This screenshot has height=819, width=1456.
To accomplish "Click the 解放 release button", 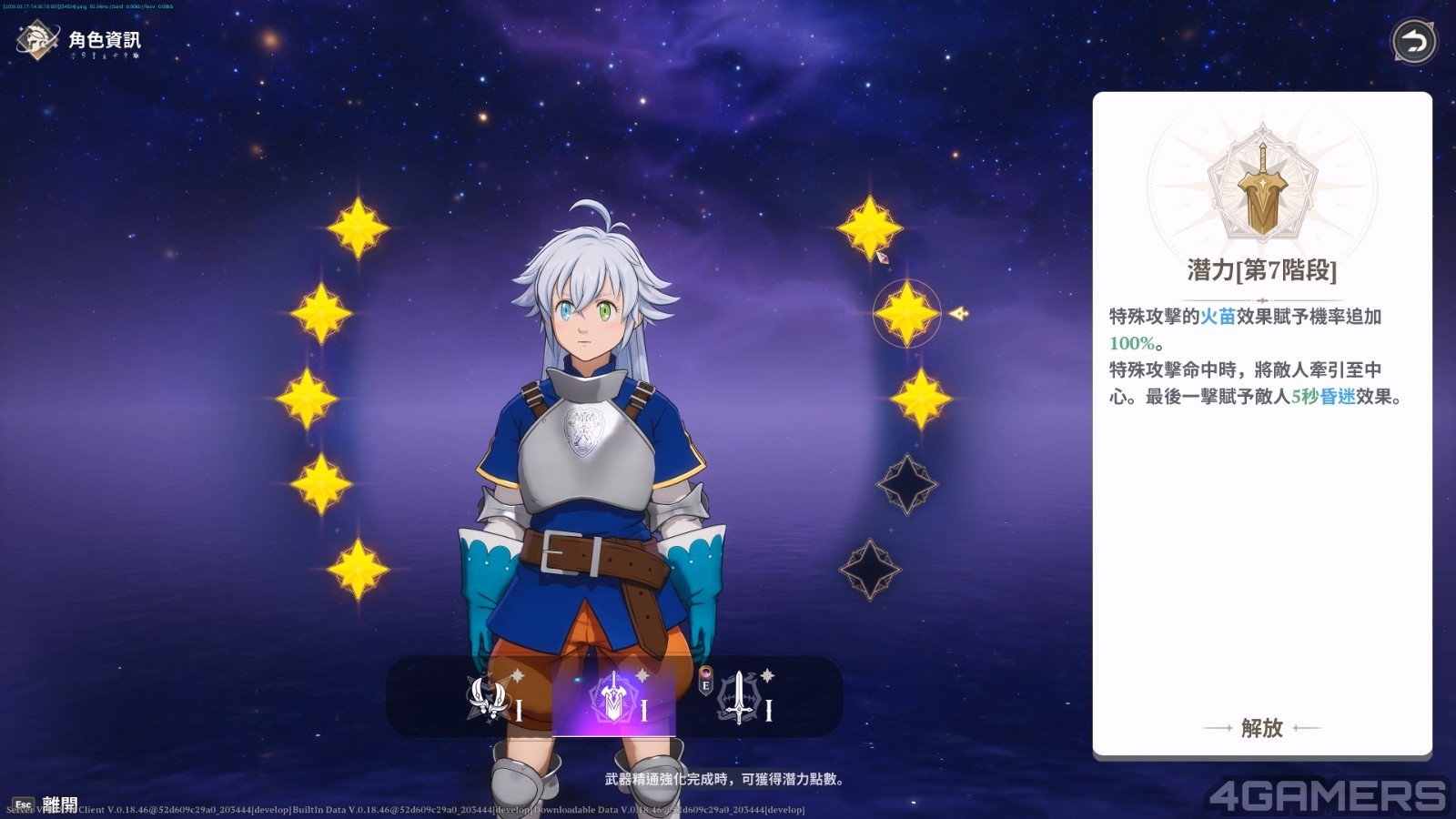I will pyautogui.click(x=1261, y=728).
